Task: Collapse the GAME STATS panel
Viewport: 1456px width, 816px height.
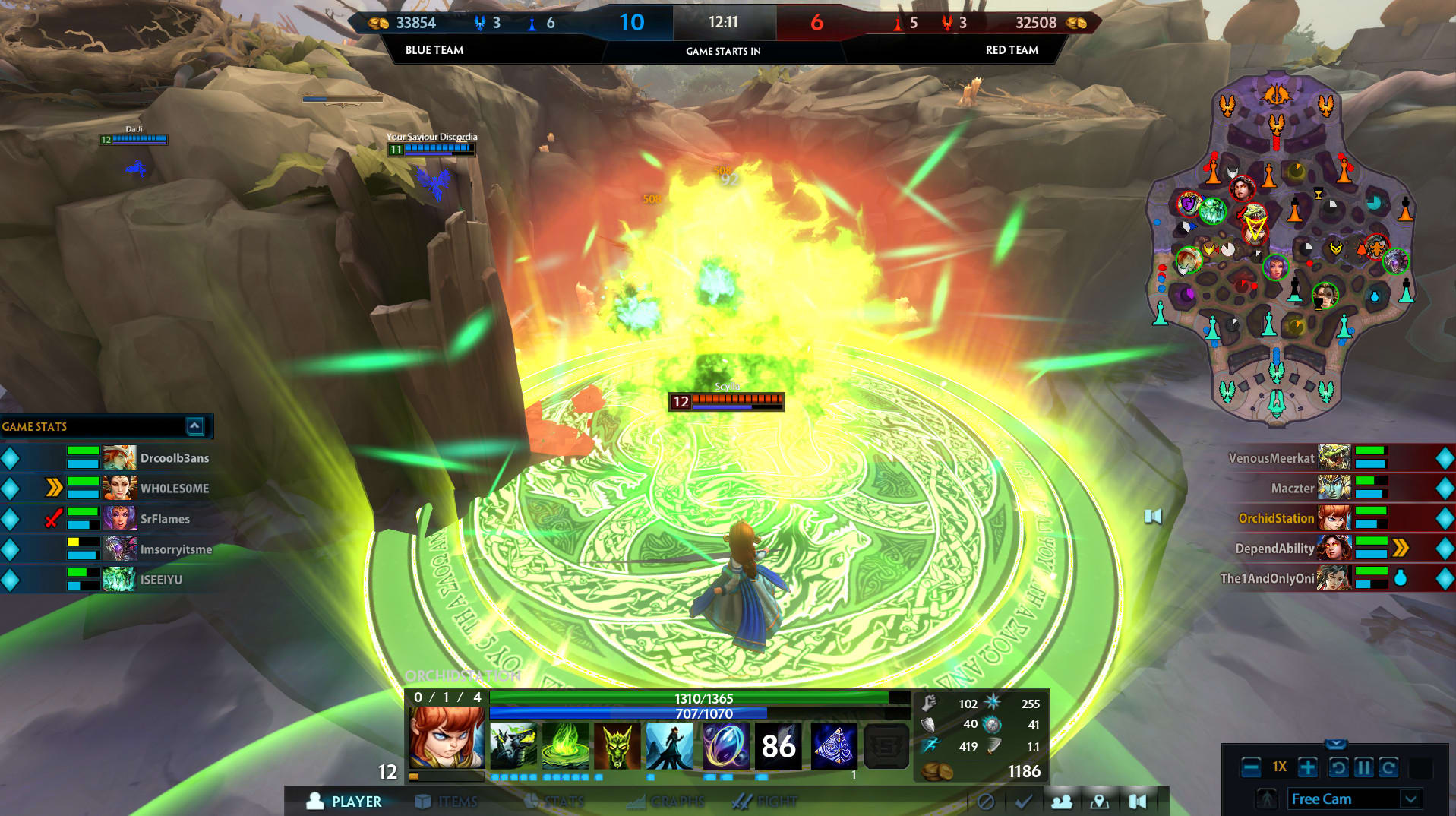Action: 194,426
